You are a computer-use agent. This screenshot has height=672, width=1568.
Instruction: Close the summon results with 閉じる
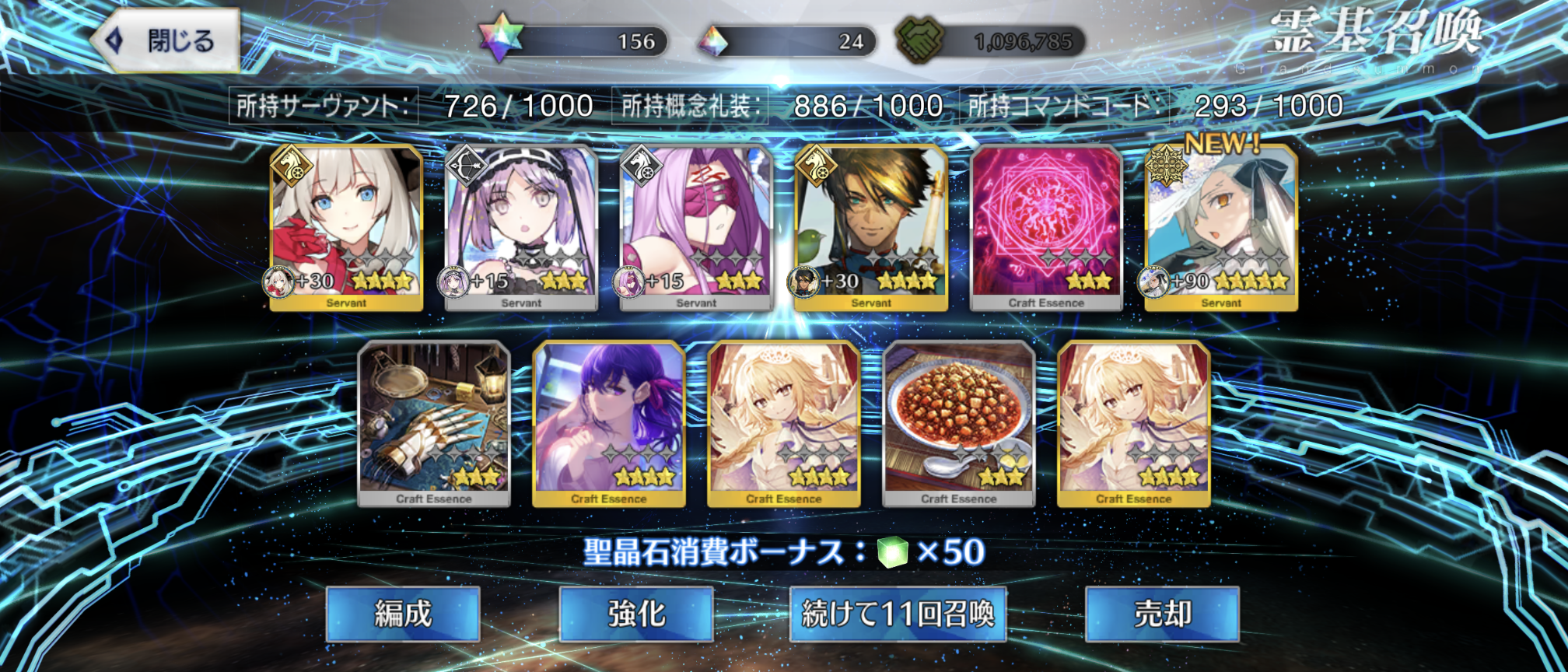(166, 40)
